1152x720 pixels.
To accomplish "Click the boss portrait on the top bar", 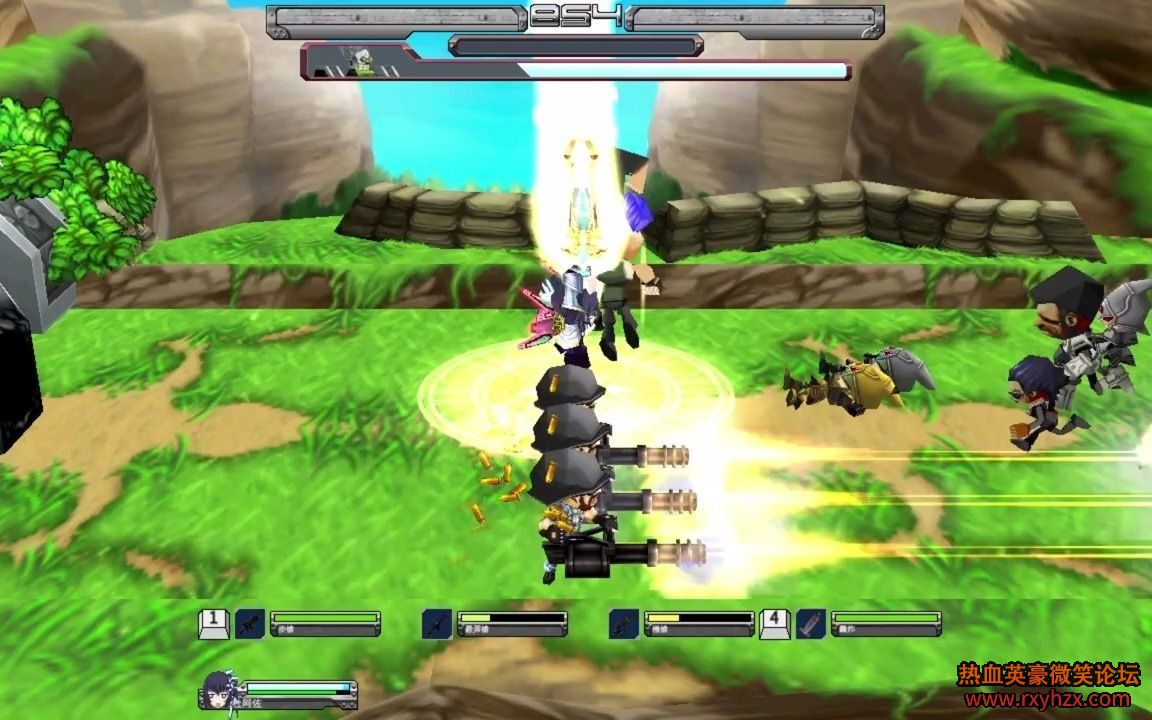I will (x=358, y=62).
